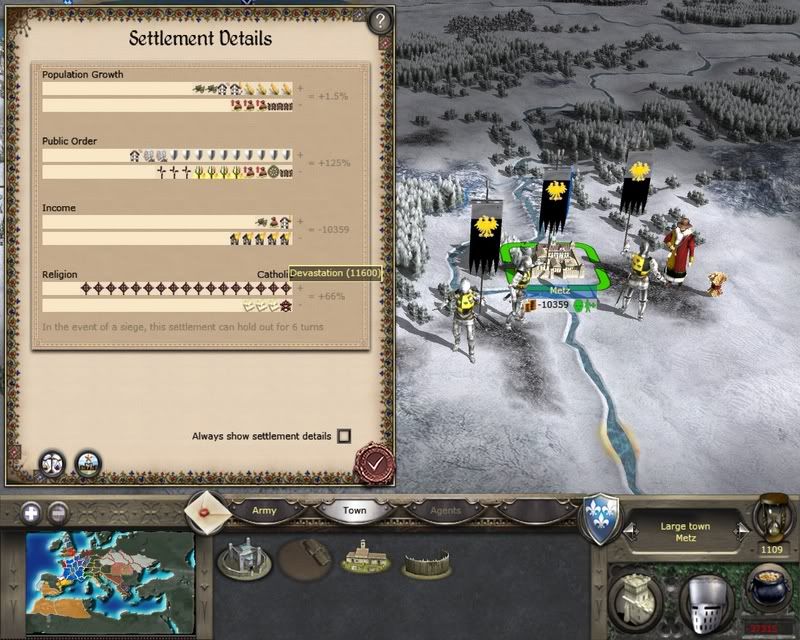Screen dimensions: 800x640
Task: Select the farmhouse building icon
Action: click(363, 558)
